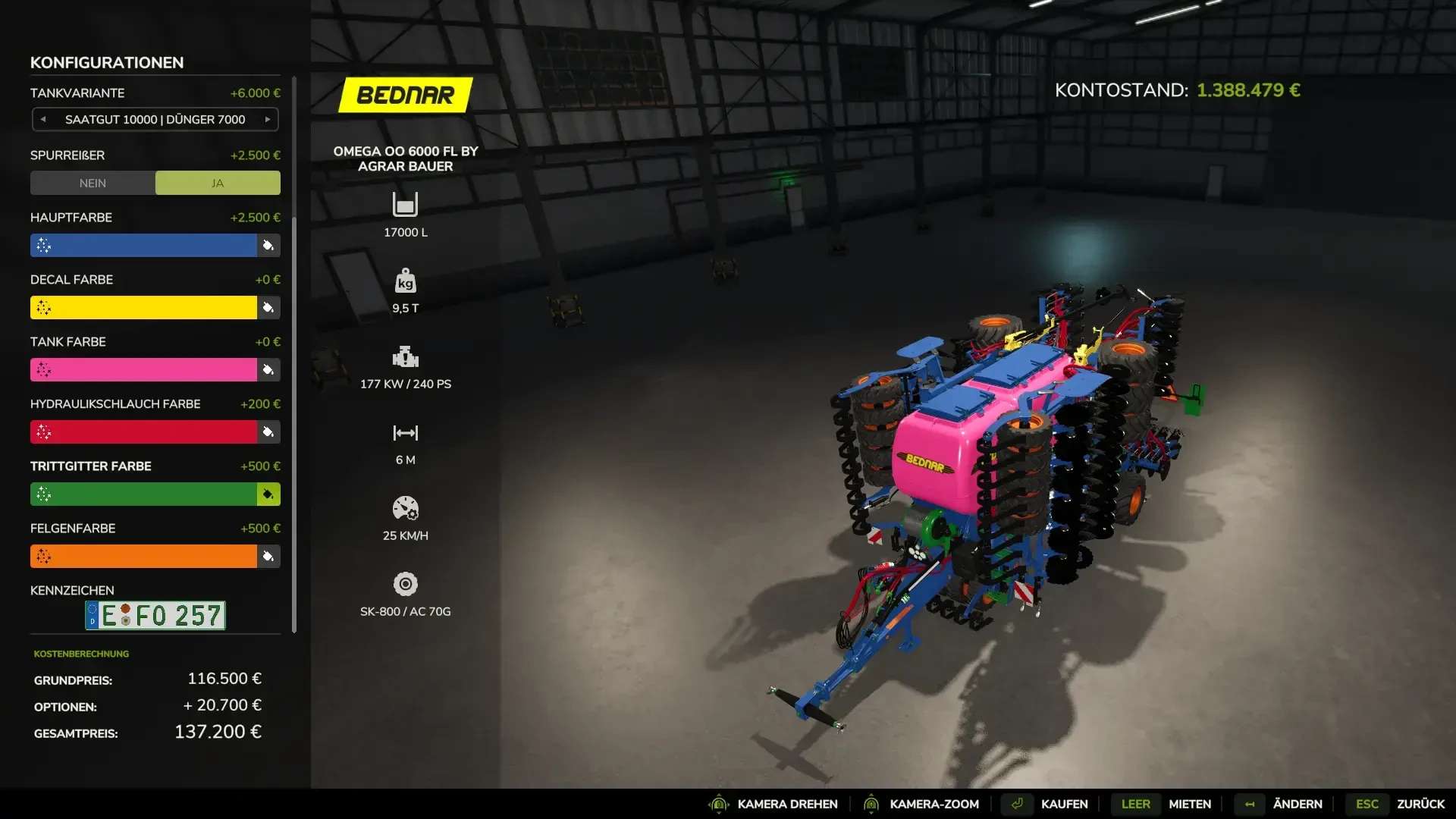Open the yellow Decal Farbe color bar
The image size is (1456, 819).
click(x=144, y=307)
